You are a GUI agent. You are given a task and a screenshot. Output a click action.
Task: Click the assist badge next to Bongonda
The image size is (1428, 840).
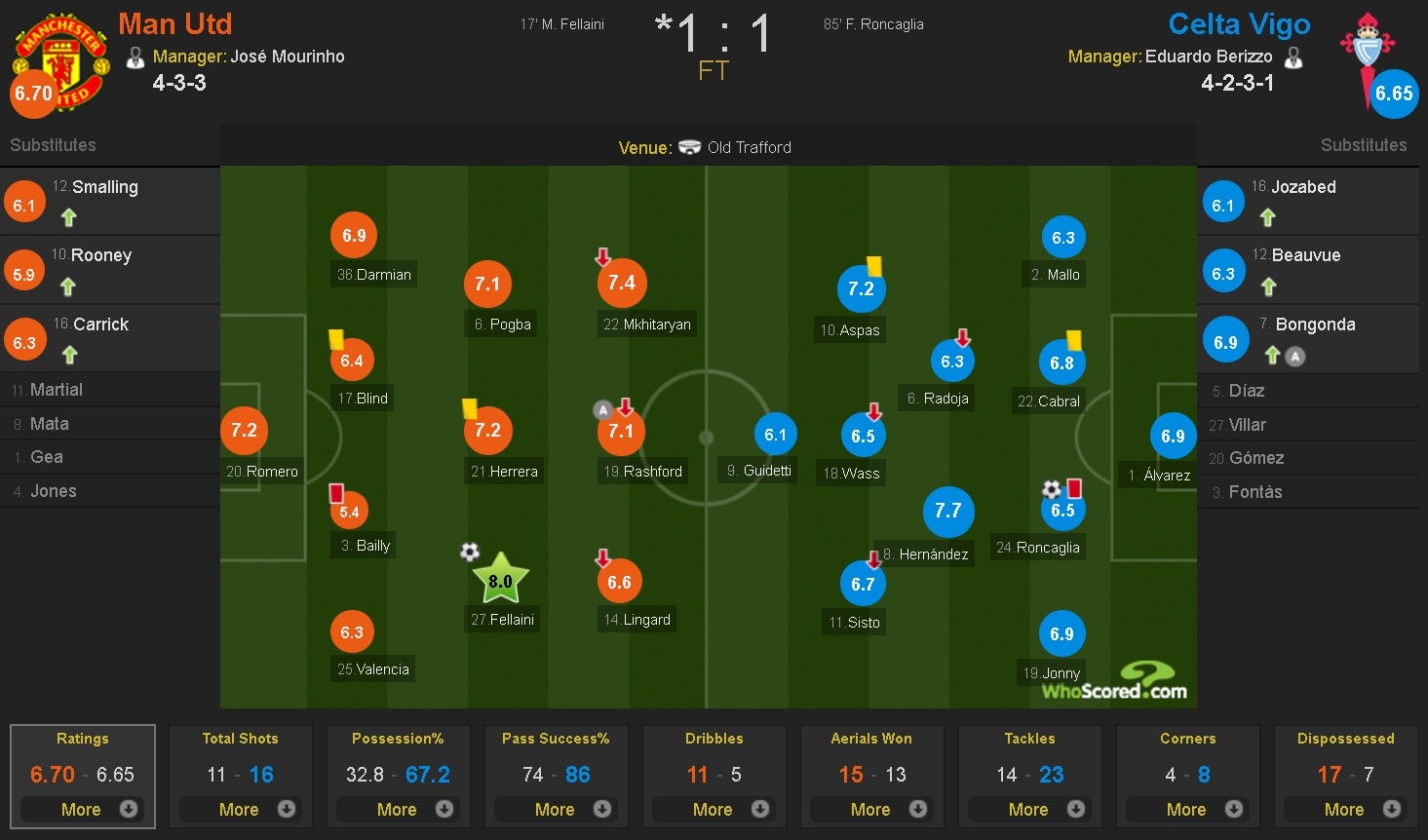click(1293, 357)
